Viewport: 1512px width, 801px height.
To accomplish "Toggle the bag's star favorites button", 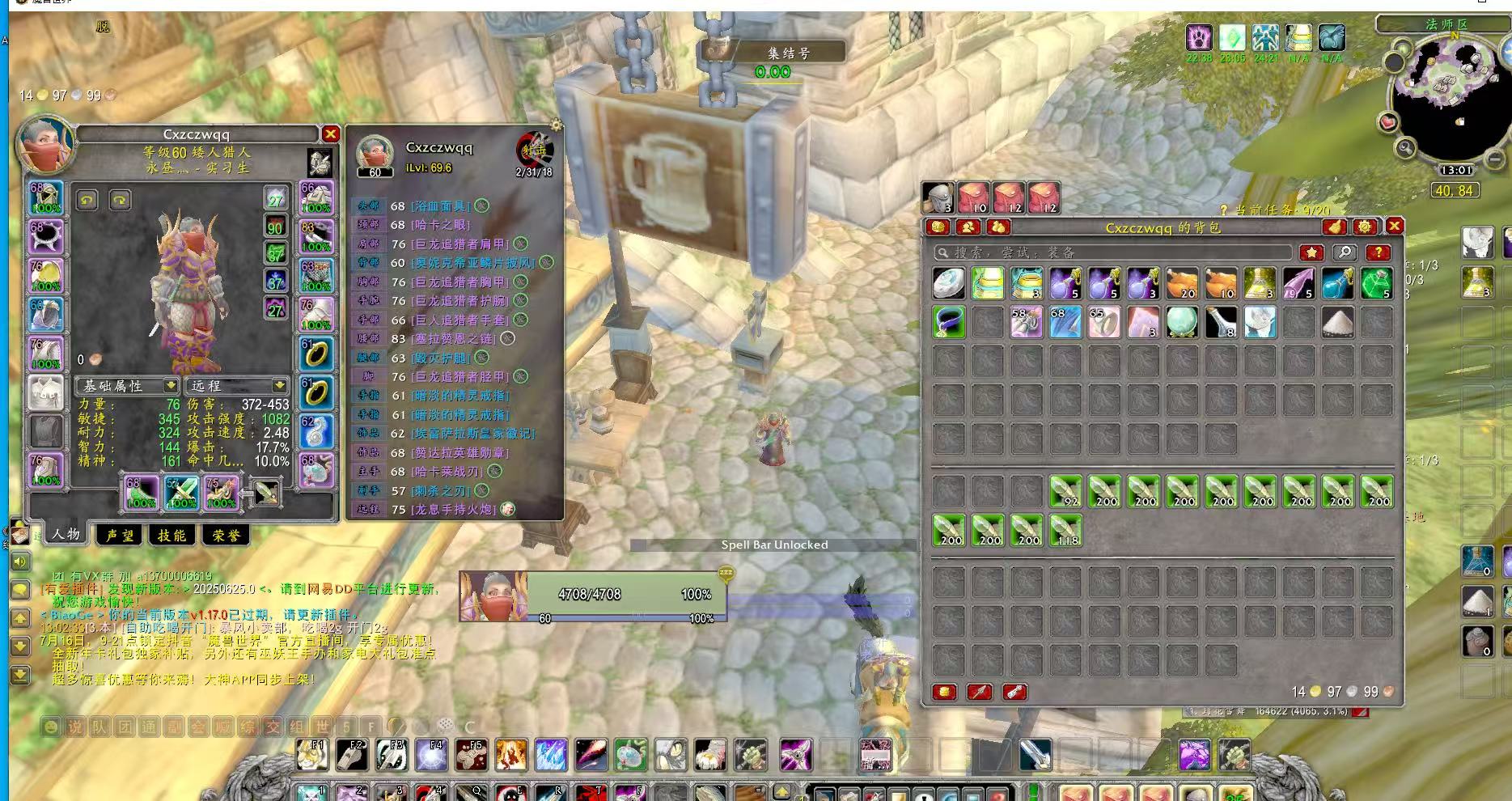I will (1311, 252).
